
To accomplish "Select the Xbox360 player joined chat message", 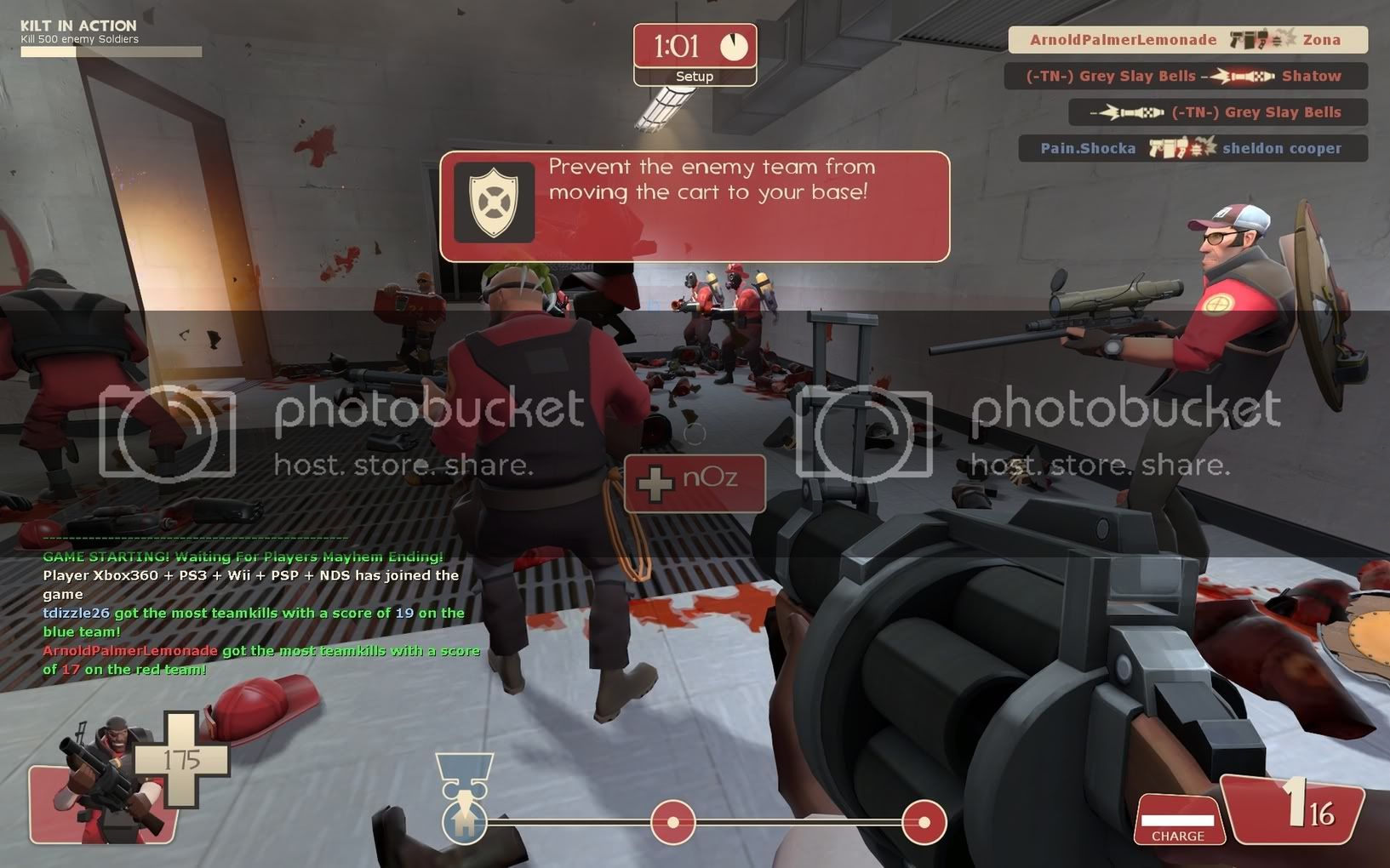I will [250, 585].
